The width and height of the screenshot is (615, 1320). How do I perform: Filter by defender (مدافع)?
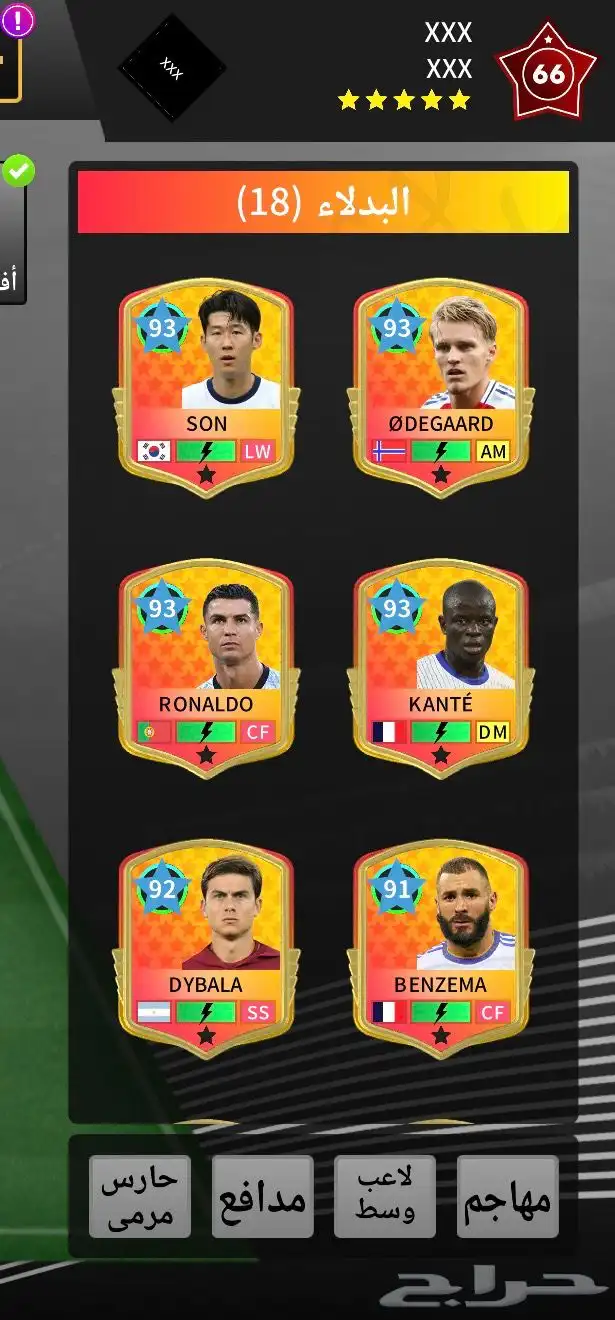point(262,1197)
